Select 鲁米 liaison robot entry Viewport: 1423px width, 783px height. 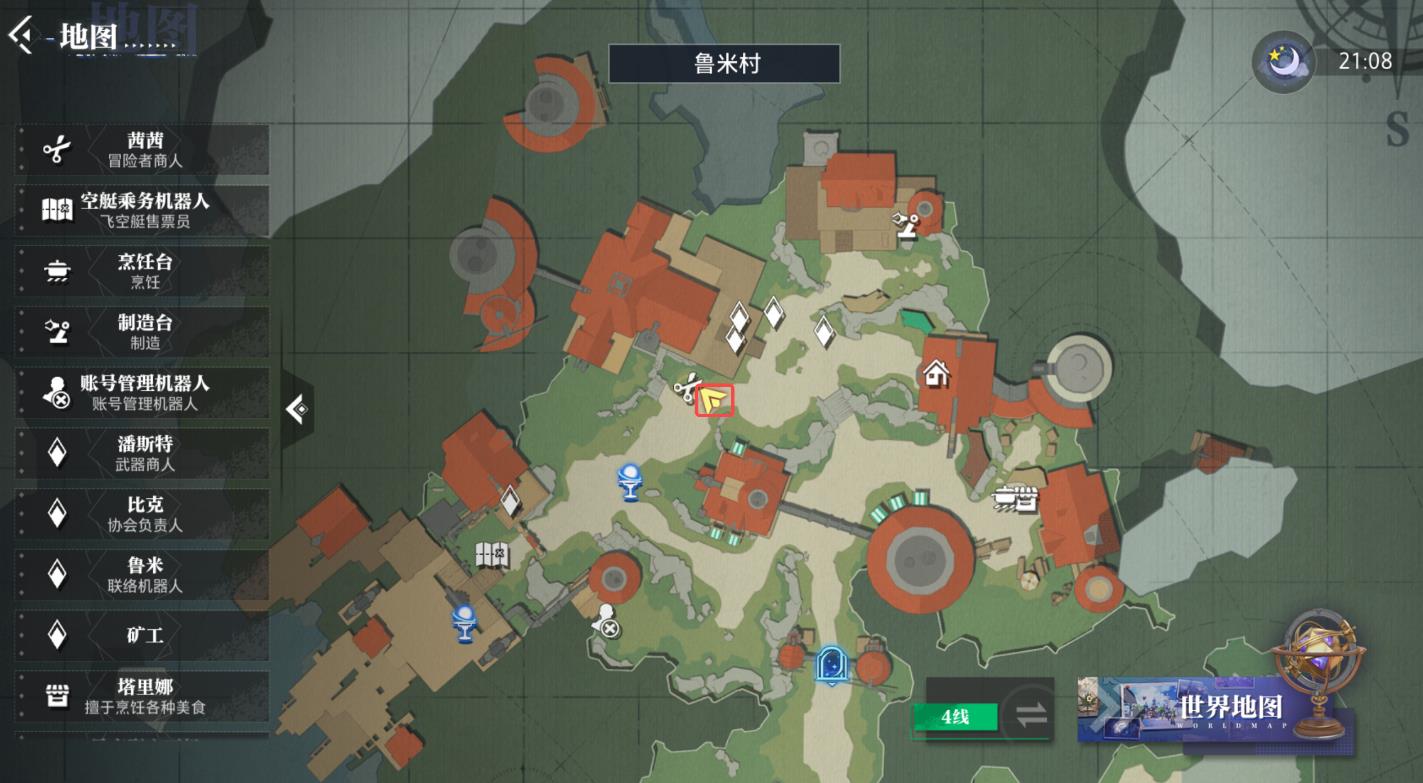143,574
